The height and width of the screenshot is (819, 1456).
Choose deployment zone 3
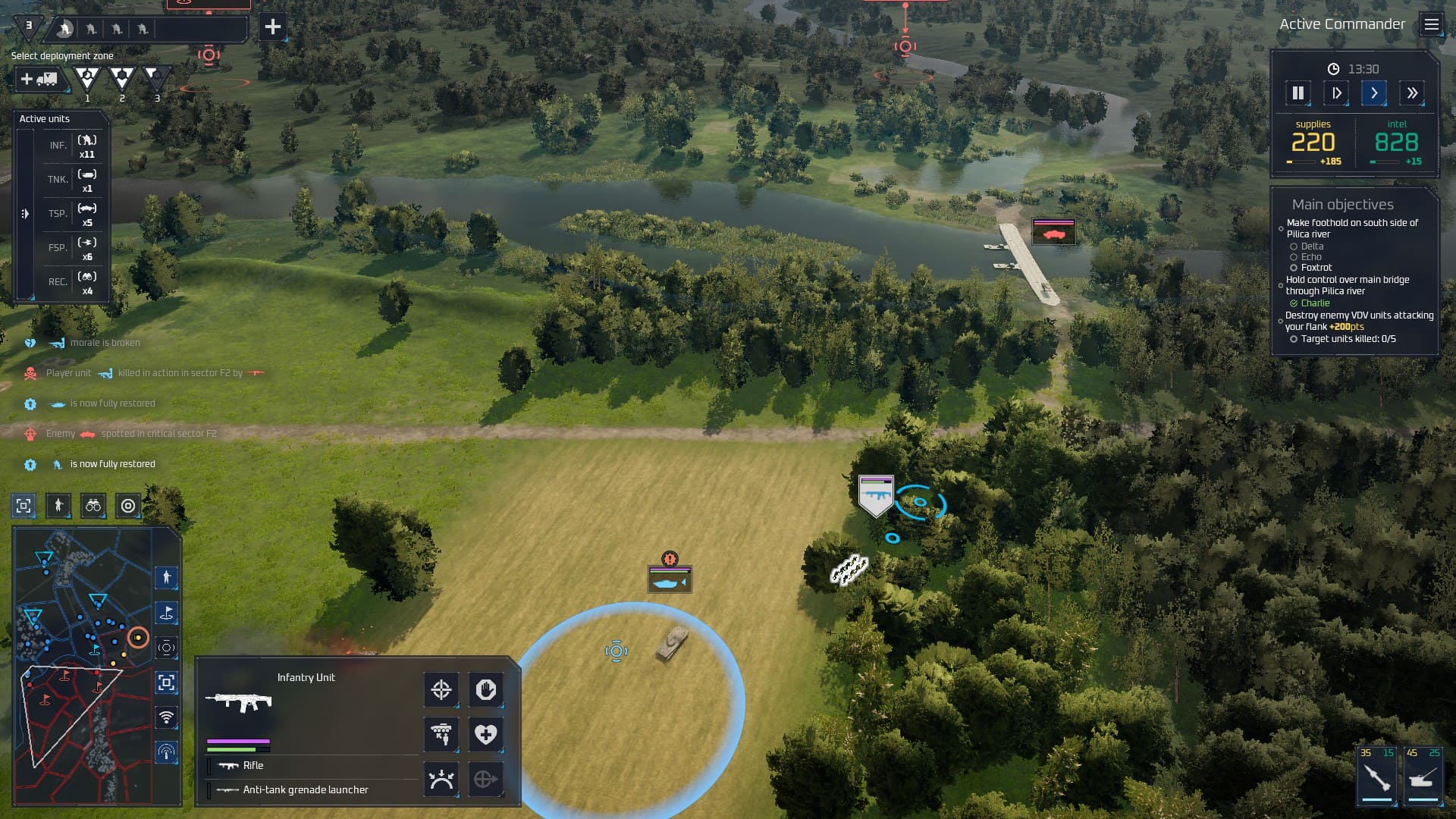click(x=155, y=77)
